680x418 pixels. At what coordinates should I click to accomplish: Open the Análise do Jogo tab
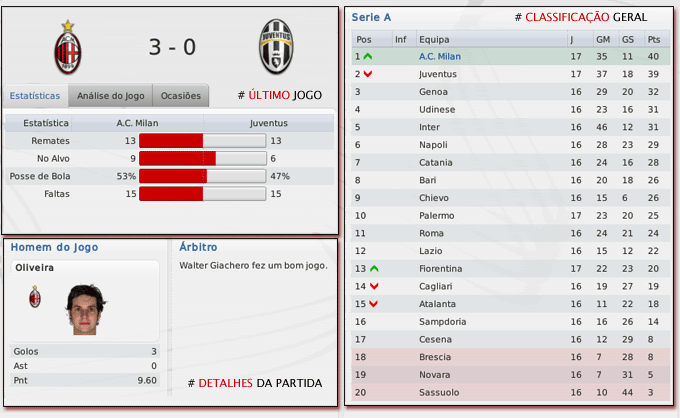pos(111,96)
